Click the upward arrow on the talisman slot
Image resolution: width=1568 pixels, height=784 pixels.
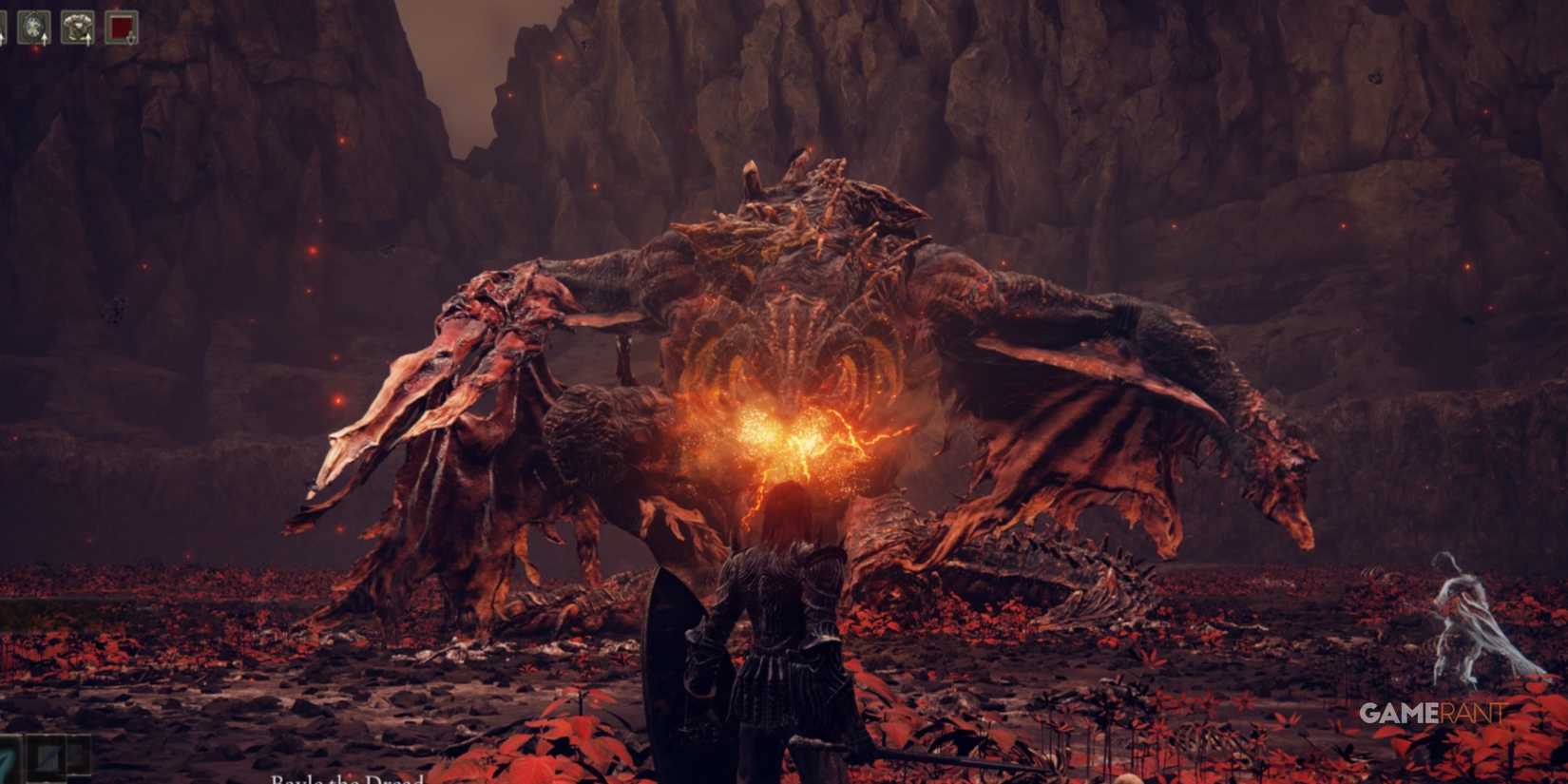(x=45, y=40)
